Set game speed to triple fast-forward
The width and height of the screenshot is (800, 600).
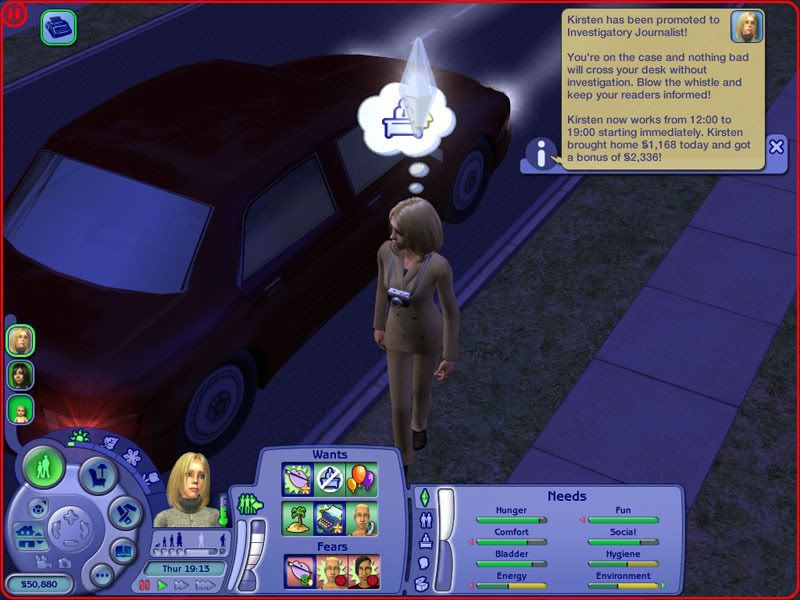pos(203,584)
